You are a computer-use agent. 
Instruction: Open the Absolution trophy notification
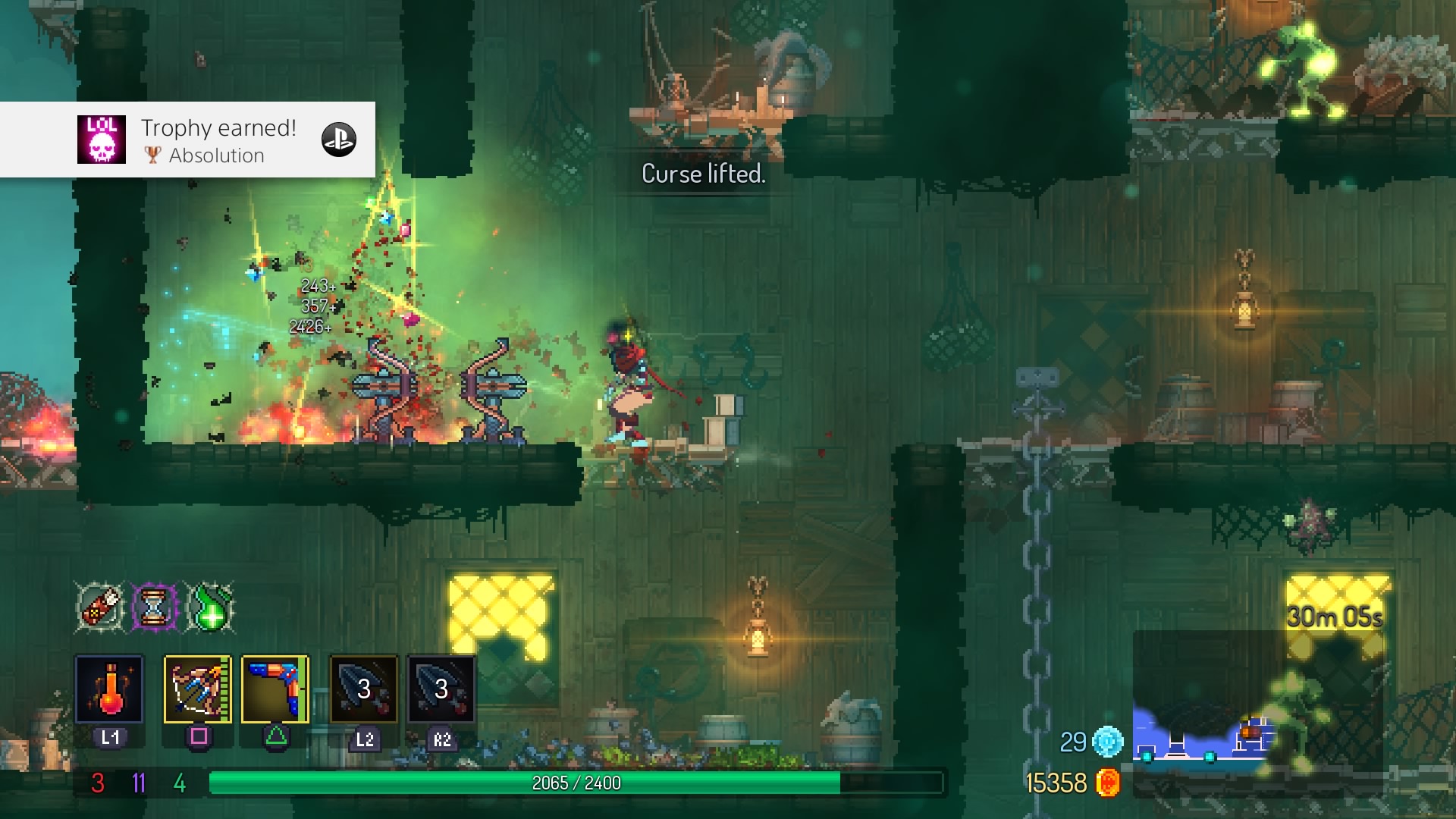click(187, 140)
